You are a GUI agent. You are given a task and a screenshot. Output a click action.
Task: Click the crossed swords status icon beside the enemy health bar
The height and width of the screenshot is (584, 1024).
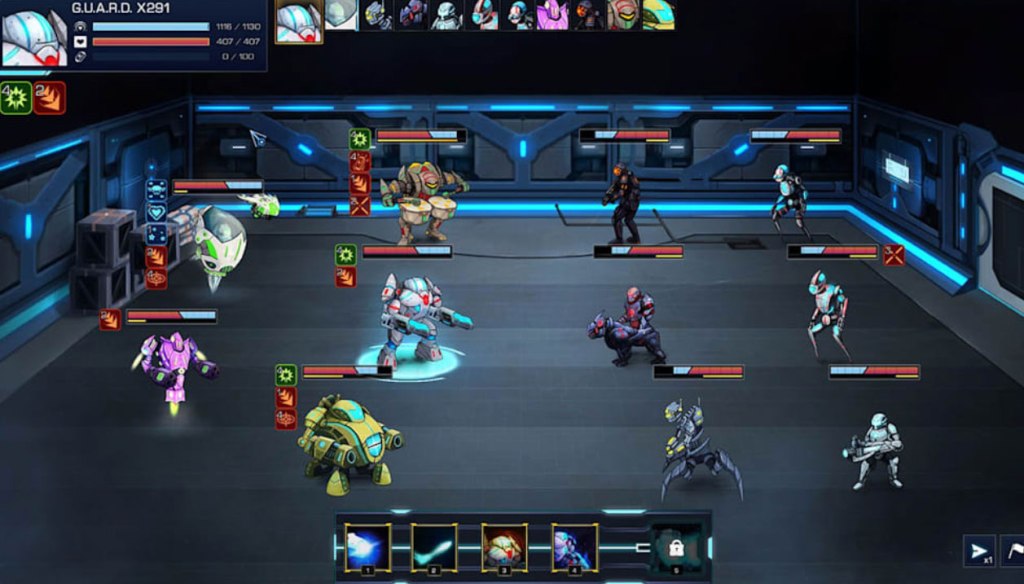click(x=893, y=254)
